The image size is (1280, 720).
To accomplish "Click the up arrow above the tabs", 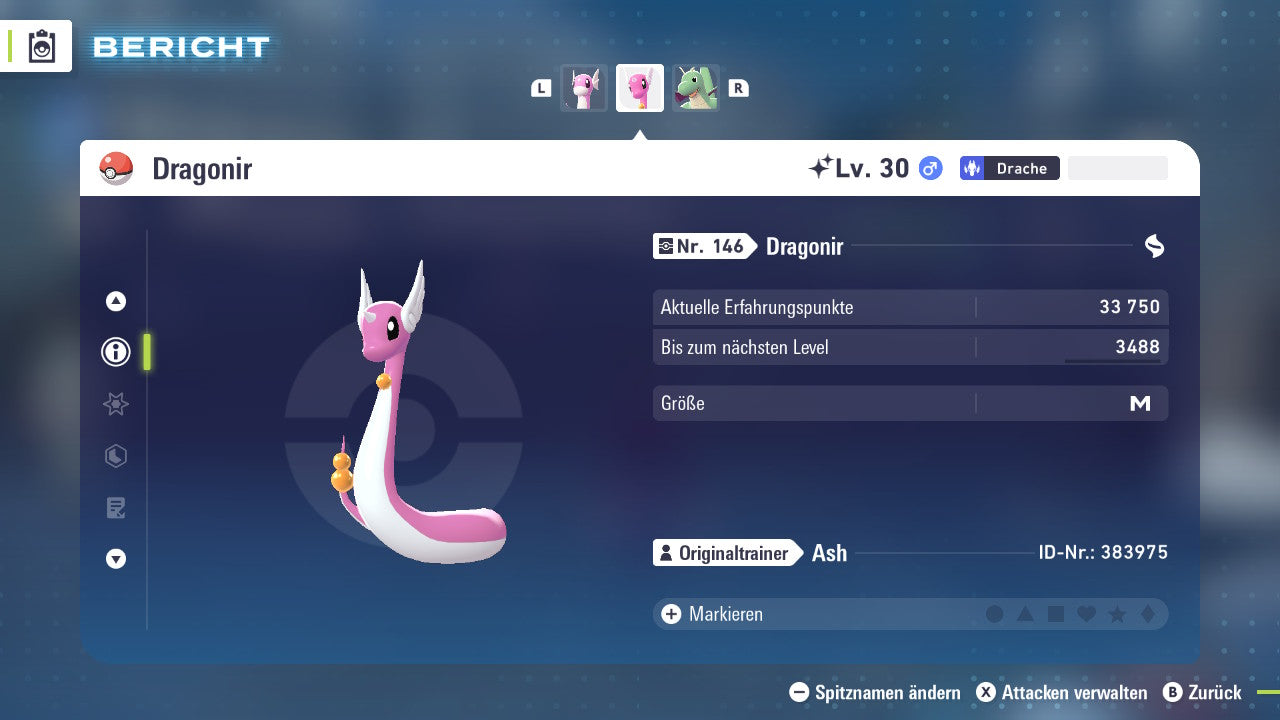I will tap(116, 301).
